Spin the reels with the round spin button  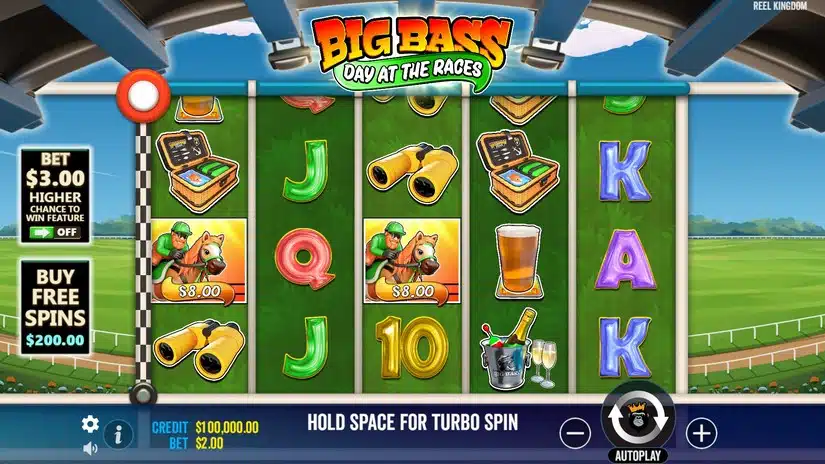638,416
